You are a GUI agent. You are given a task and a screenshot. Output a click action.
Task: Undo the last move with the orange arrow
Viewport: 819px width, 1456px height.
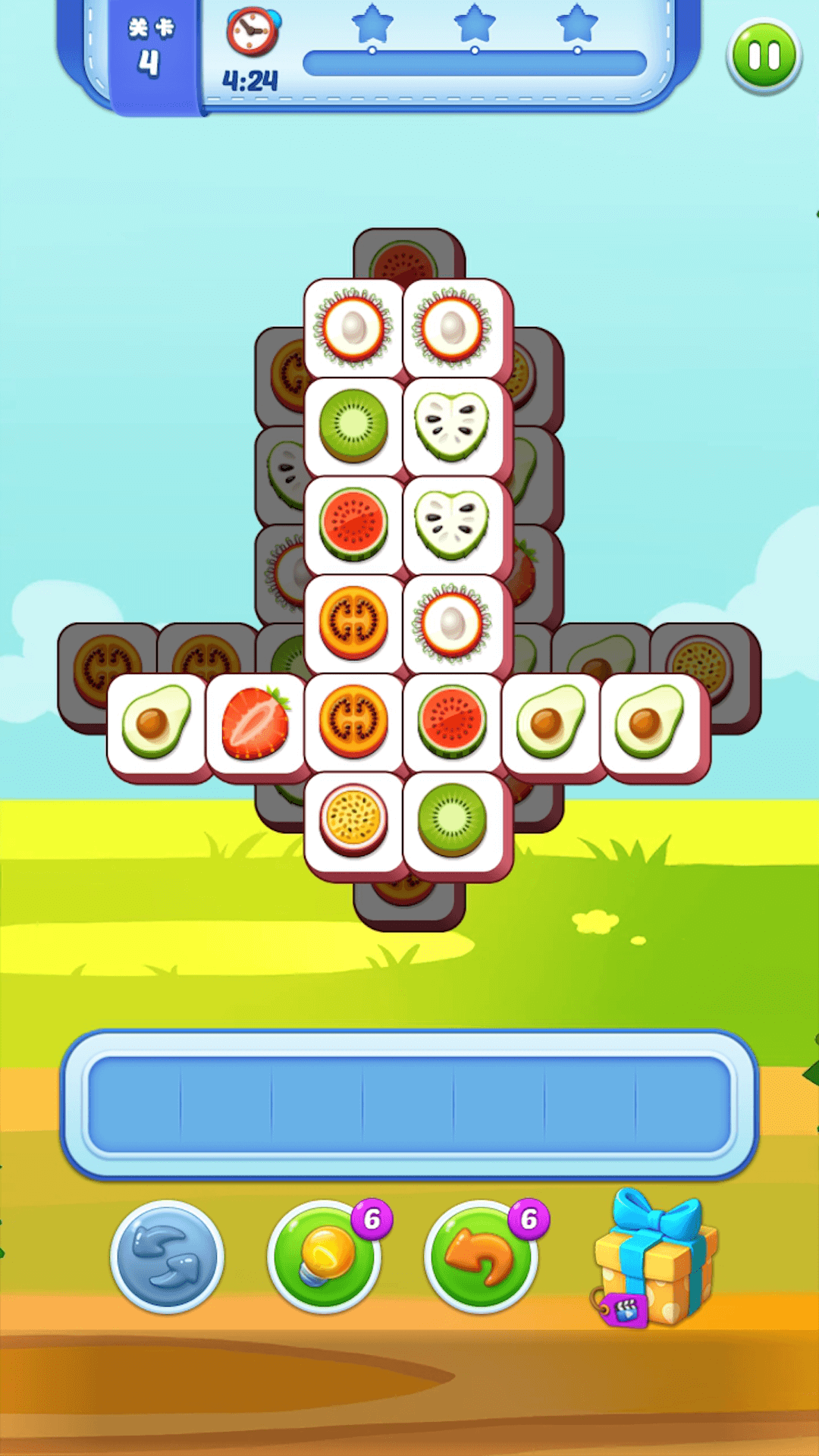(482, 1257)
